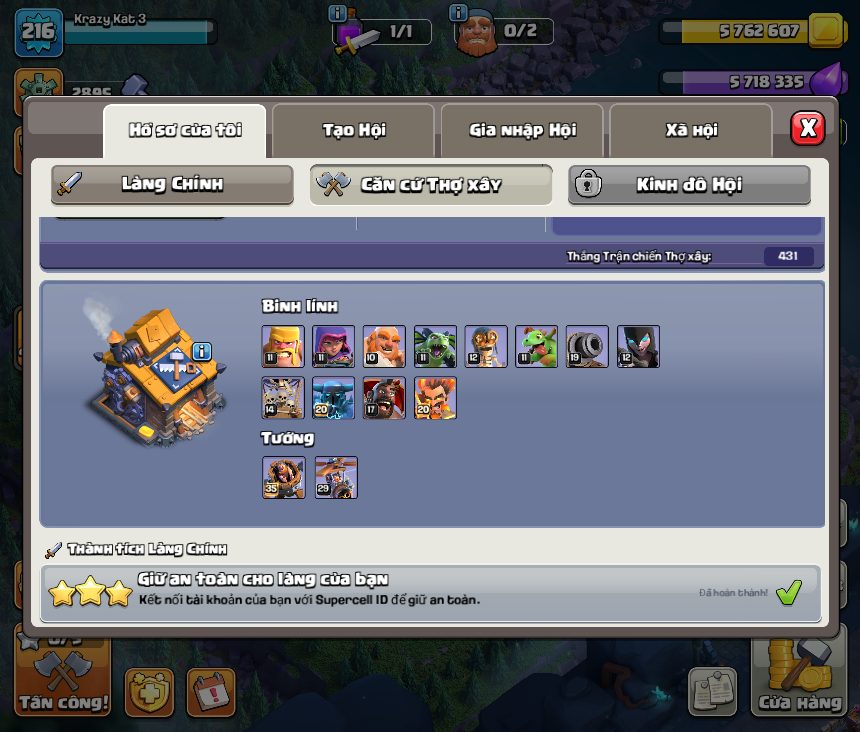
Task: Open the Battle Machine hero icon
Action: click(x=283, y=478)
